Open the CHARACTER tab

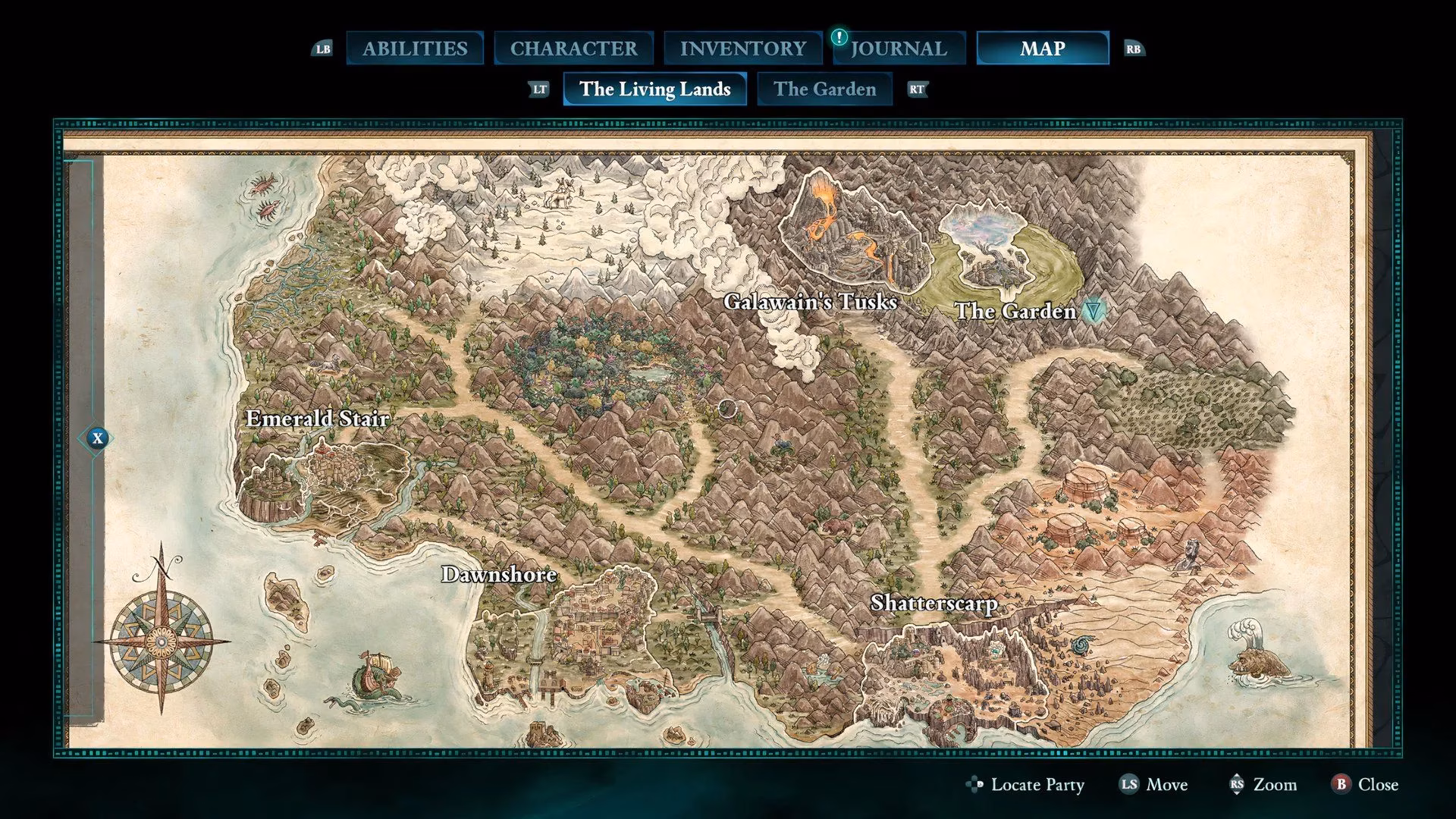coord(574,48)
